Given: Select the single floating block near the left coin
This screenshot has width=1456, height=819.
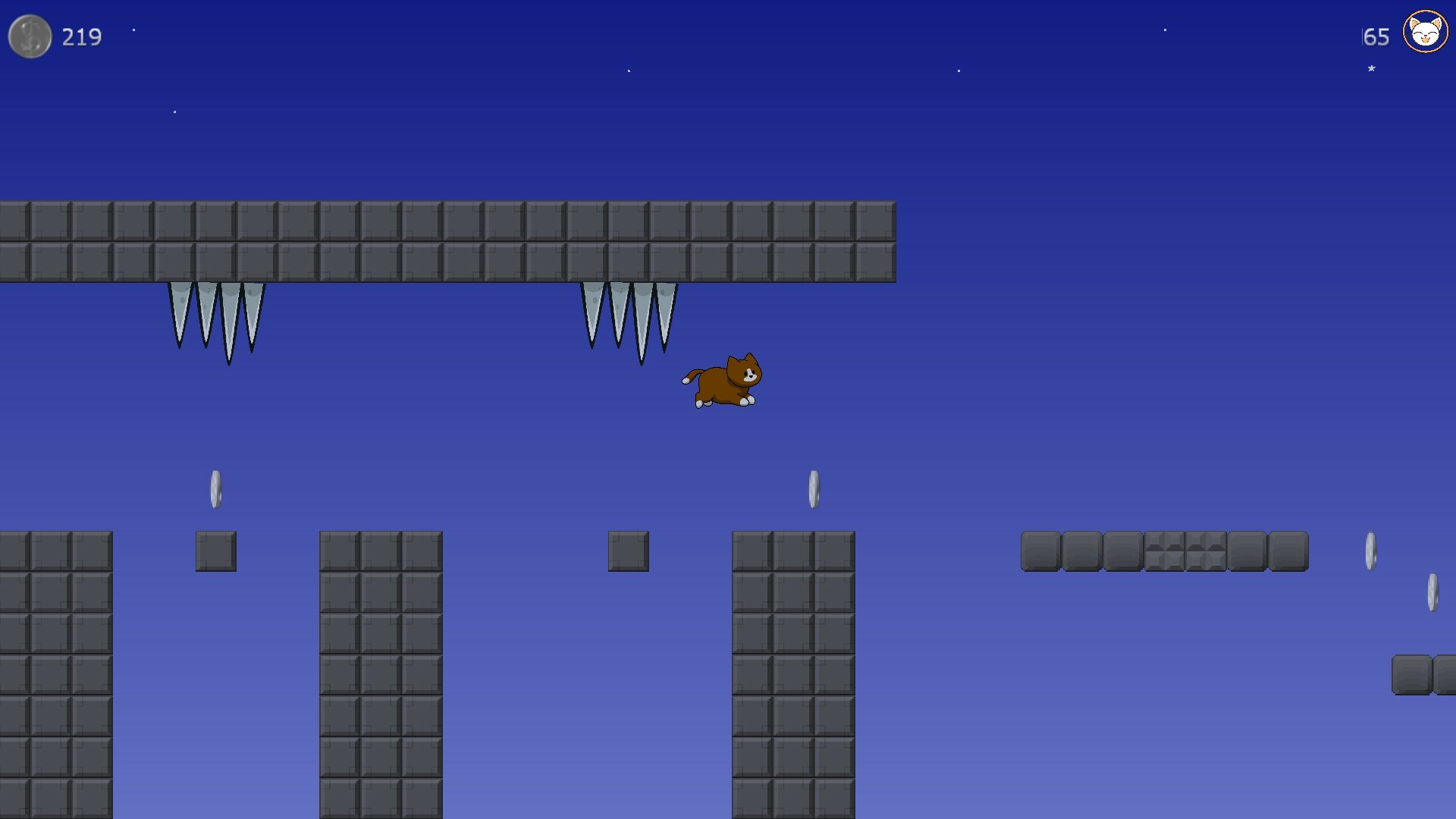Looking at the screenshot, I should (x=215, y=551).
